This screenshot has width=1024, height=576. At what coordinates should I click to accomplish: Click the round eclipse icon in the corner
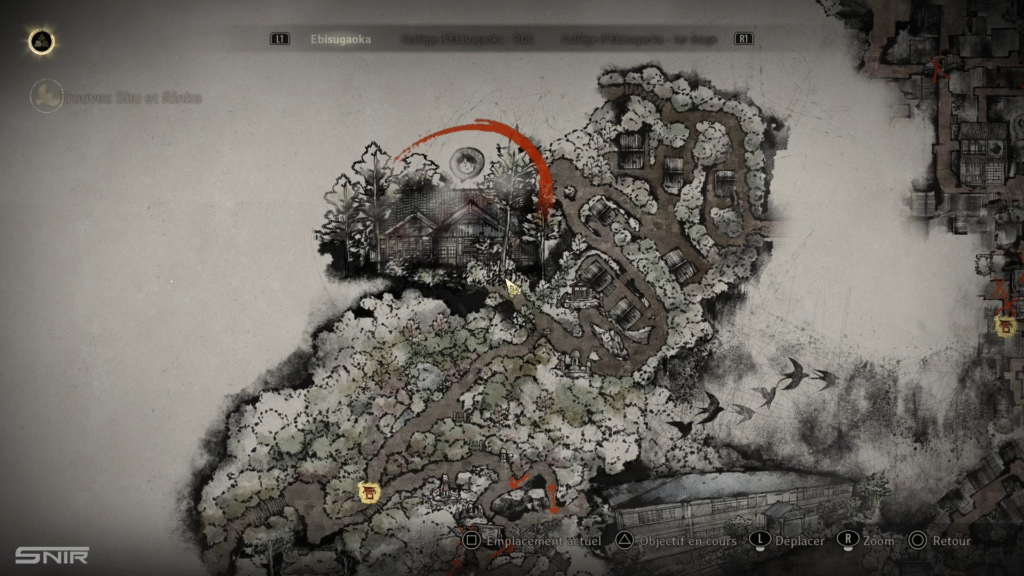(x=41, y=41)
